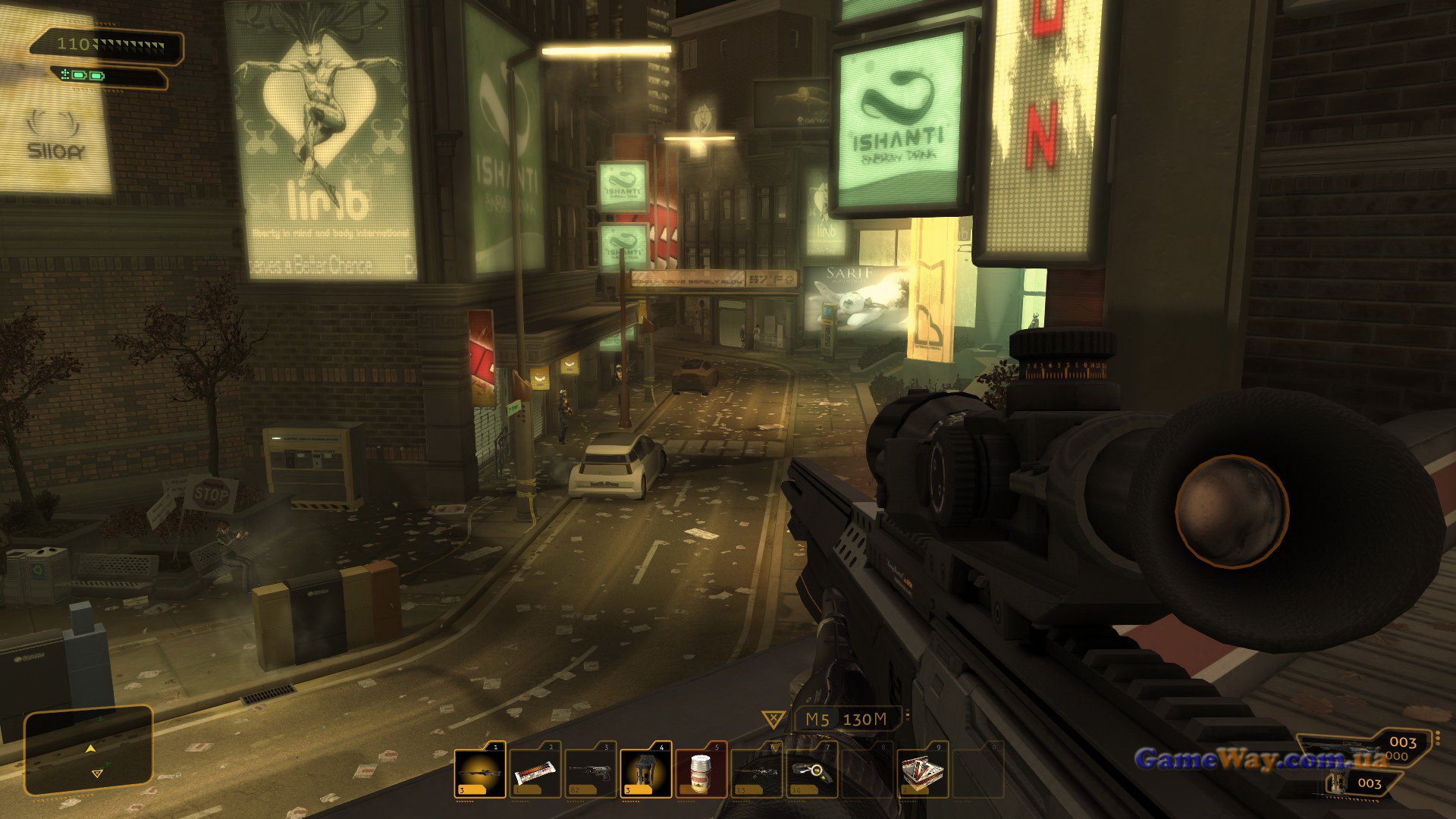Click the equipped grenade indicator showing 003
1456x819 pixels.
pos(1357,783)
